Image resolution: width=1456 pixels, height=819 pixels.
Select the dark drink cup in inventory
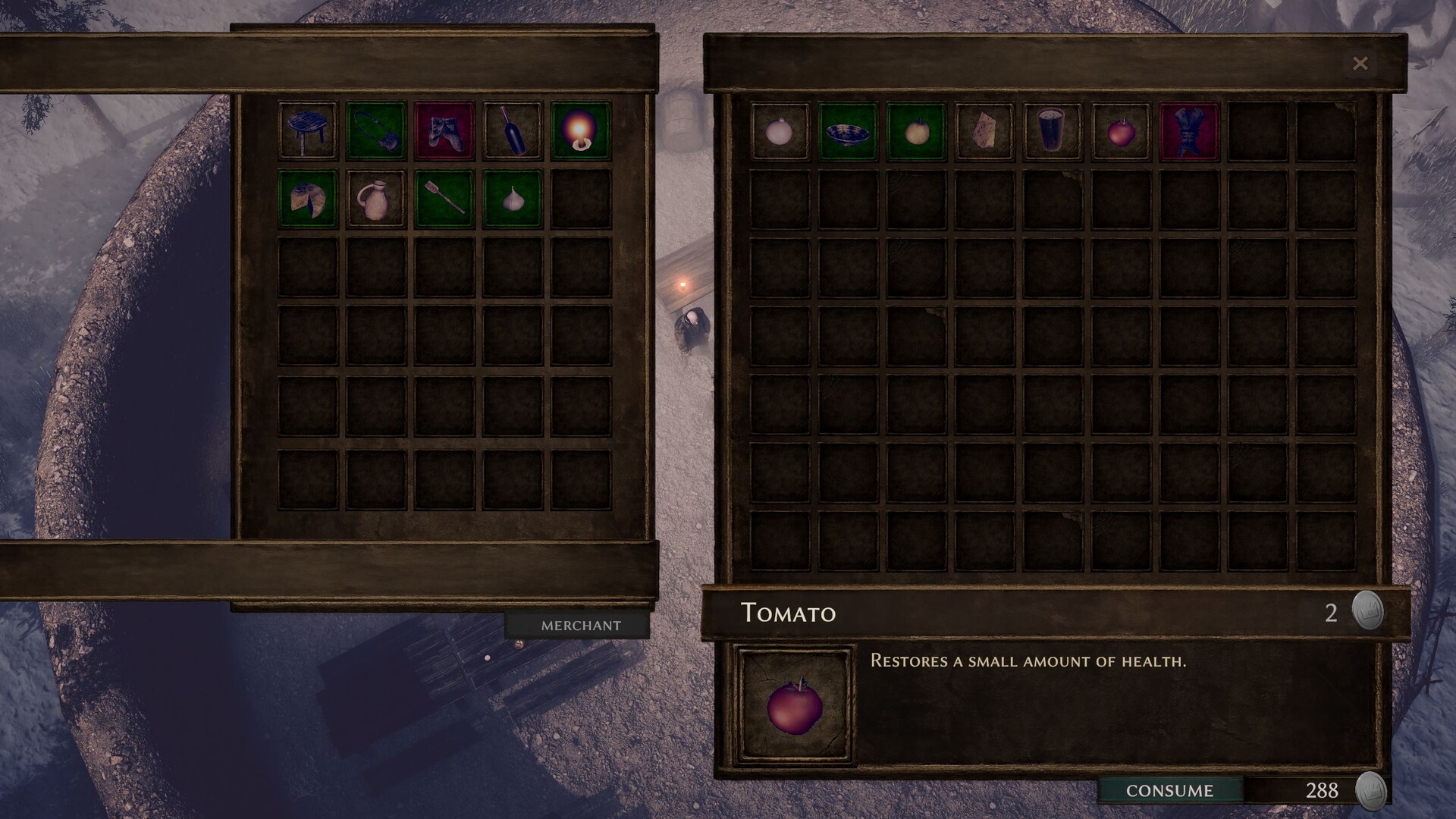(x=1053, y=131)
